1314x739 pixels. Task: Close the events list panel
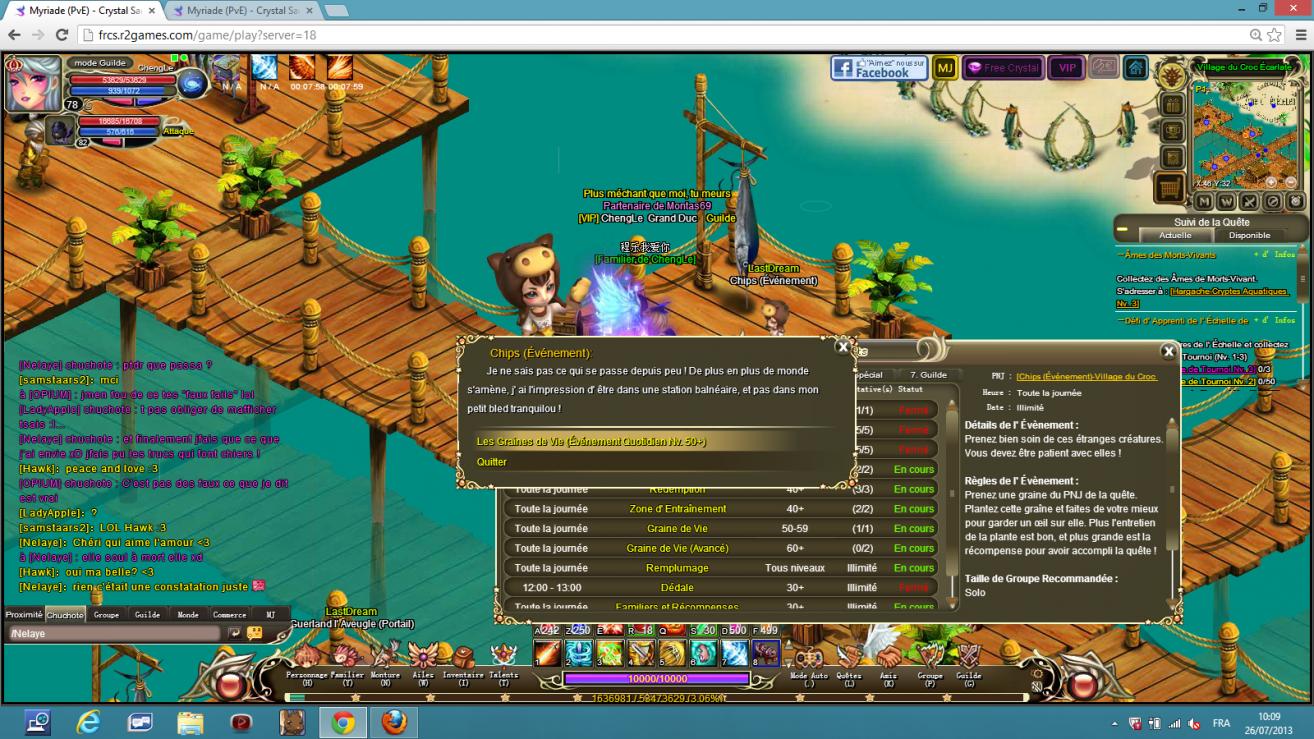[1168, 351]
